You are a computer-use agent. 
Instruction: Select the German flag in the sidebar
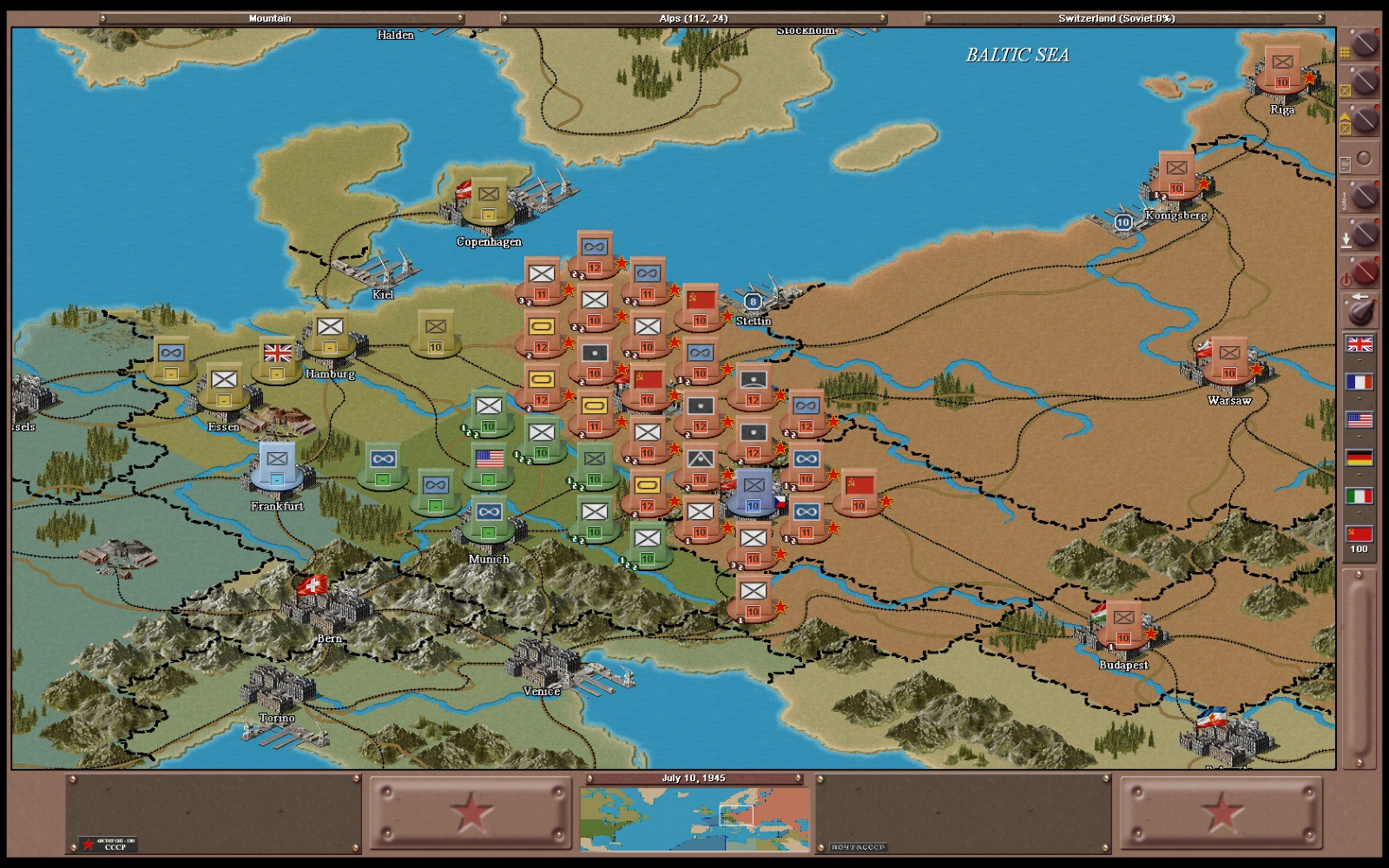[1359, 458]
